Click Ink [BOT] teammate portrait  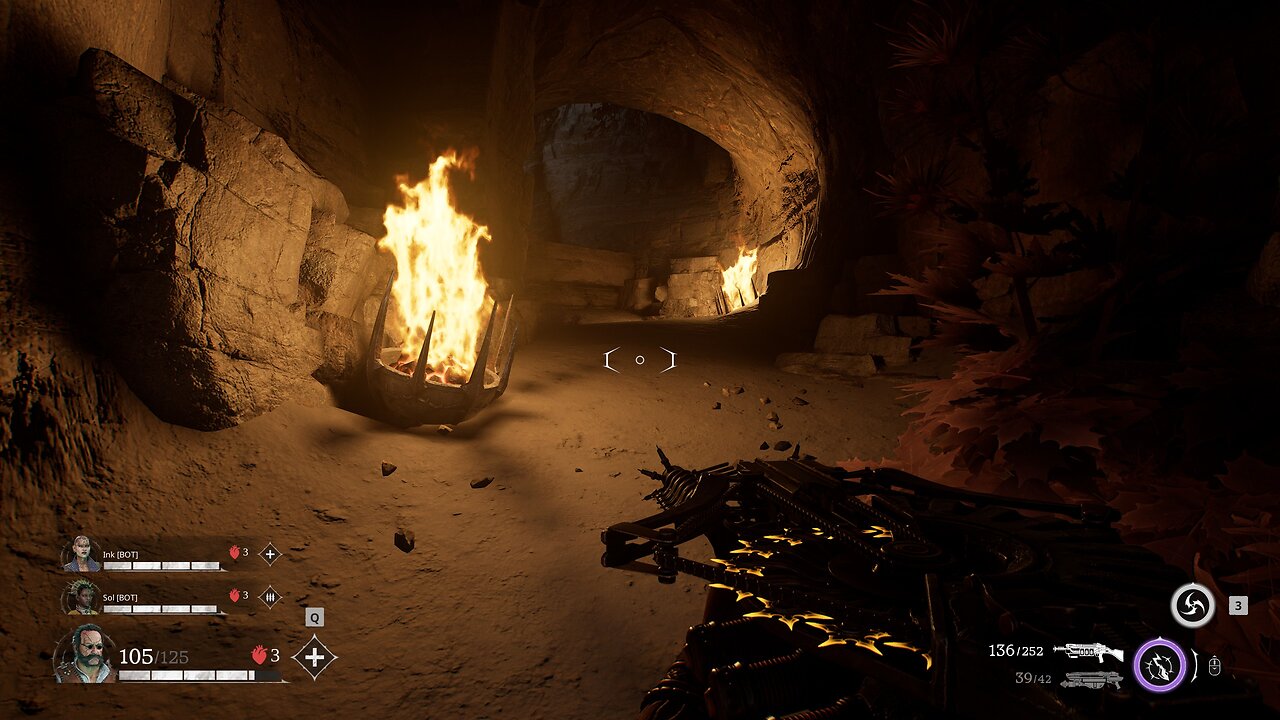click(x=81, y=554)
